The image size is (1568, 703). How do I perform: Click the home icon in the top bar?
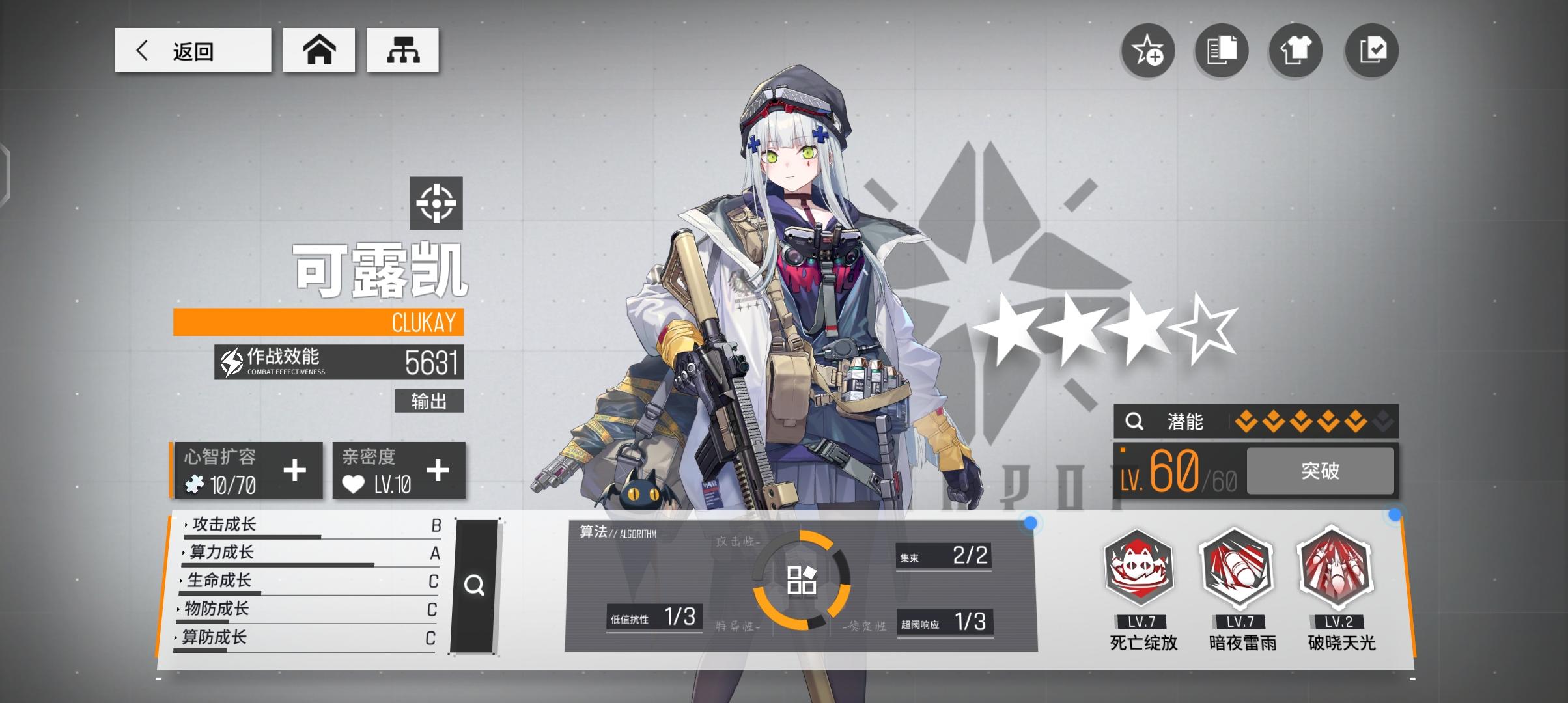(x=318, y=49)
